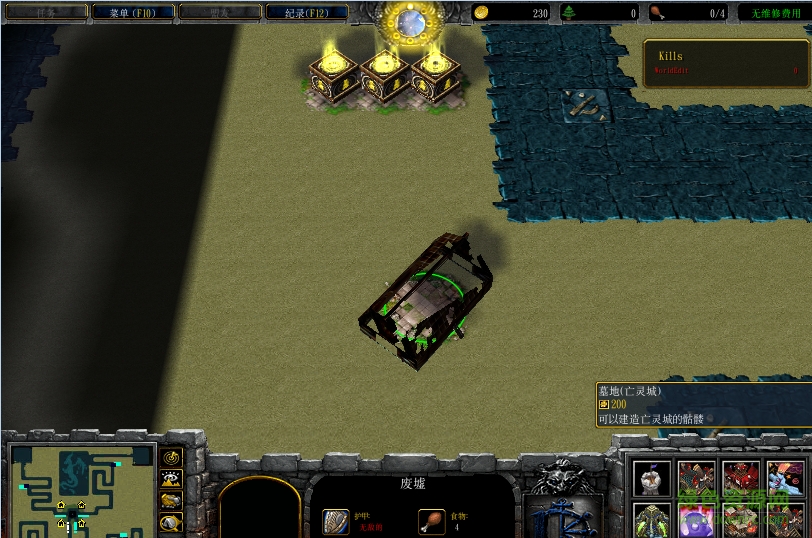Screen dimensions: 812x538
Task: Open the 菜单 (F10) menu
Action: (x=133, y=13)
